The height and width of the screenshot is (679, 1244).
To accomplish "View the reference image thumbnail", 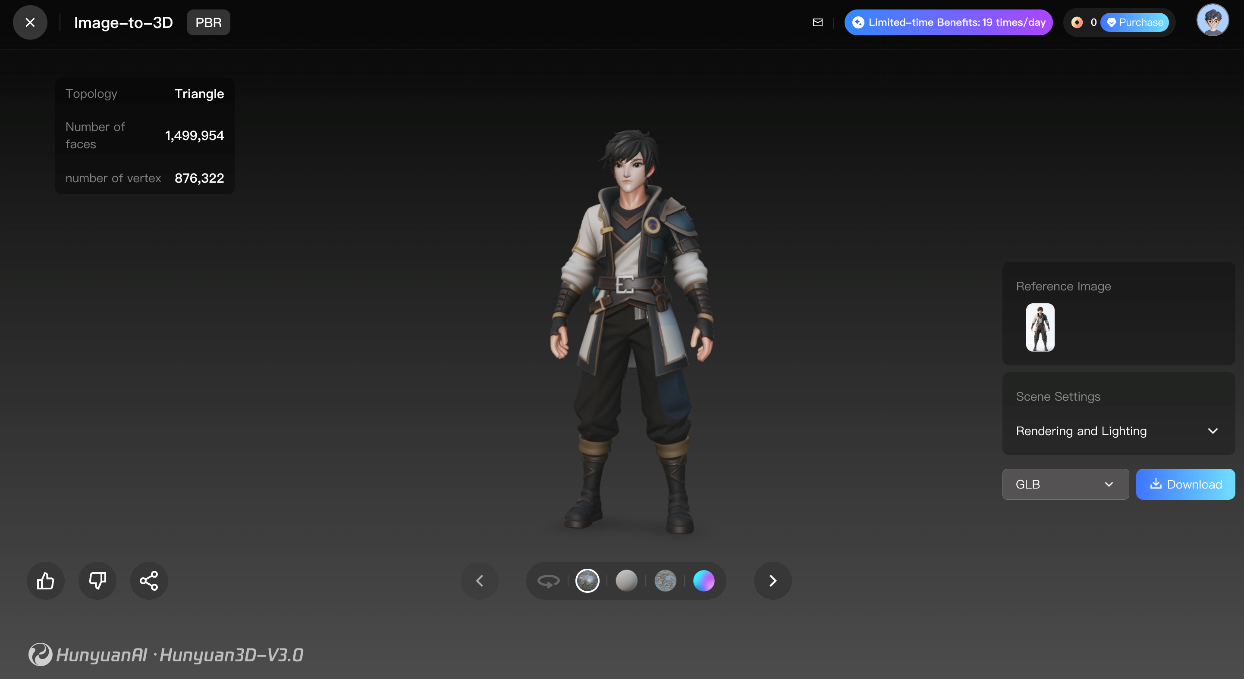I will 1040,328.
